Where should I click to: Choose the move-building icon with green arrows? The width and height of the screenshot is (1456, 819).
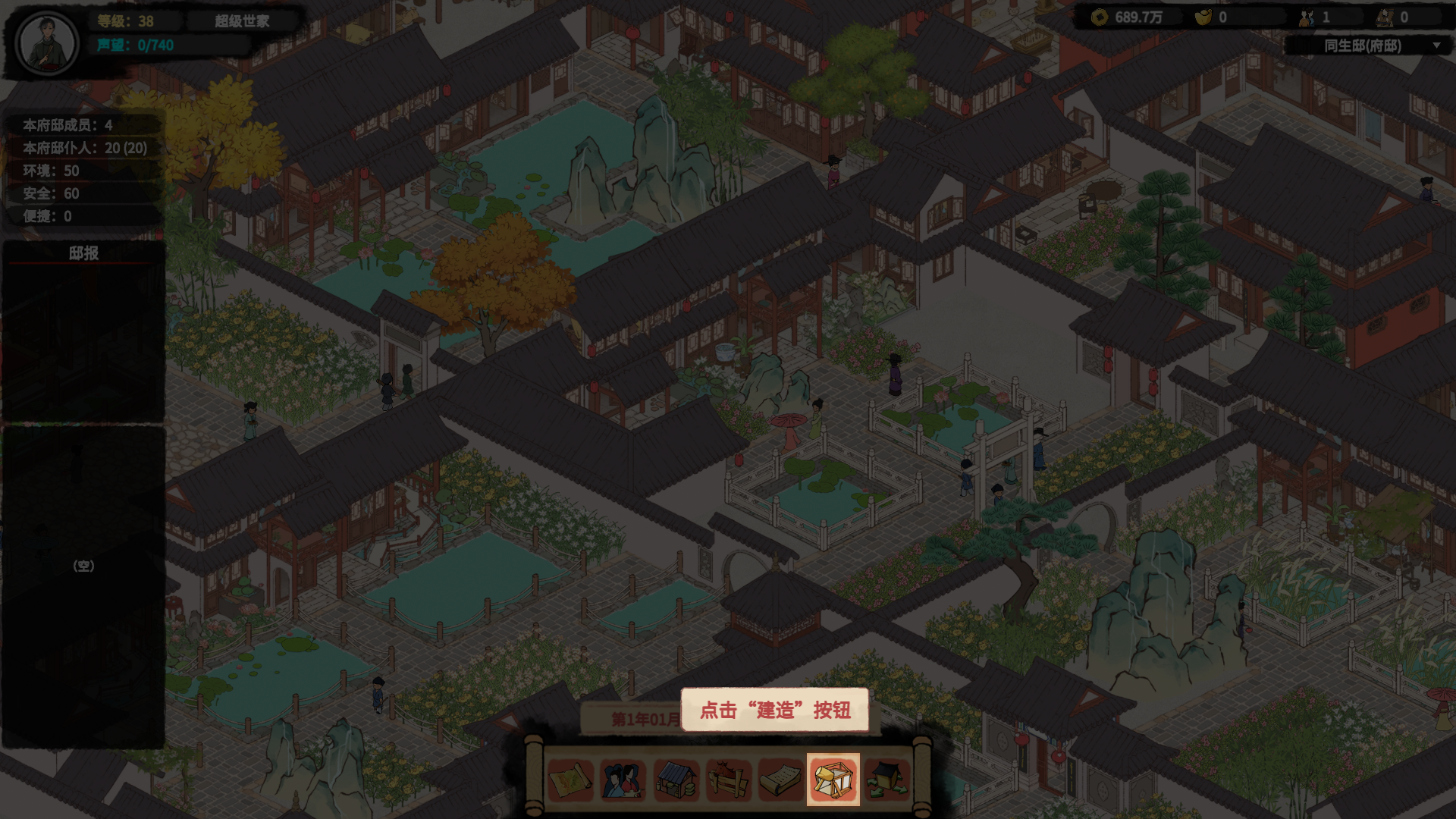pyautogui.click(x=886, y=780)
